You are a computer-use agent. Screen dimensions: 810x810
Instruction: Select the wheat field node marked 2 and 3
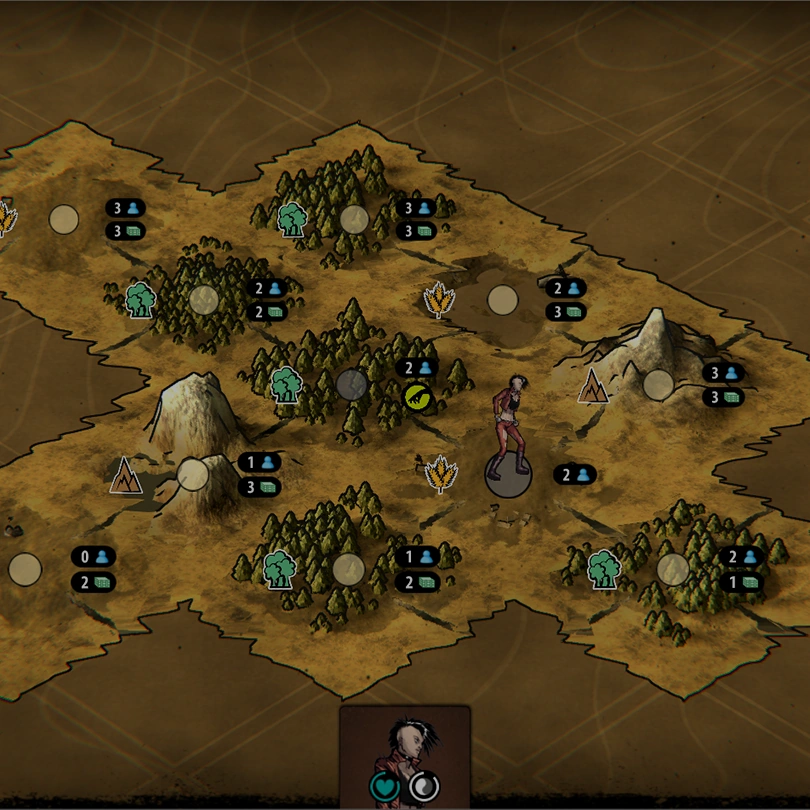pyautogui.click(x=502, y=300)
